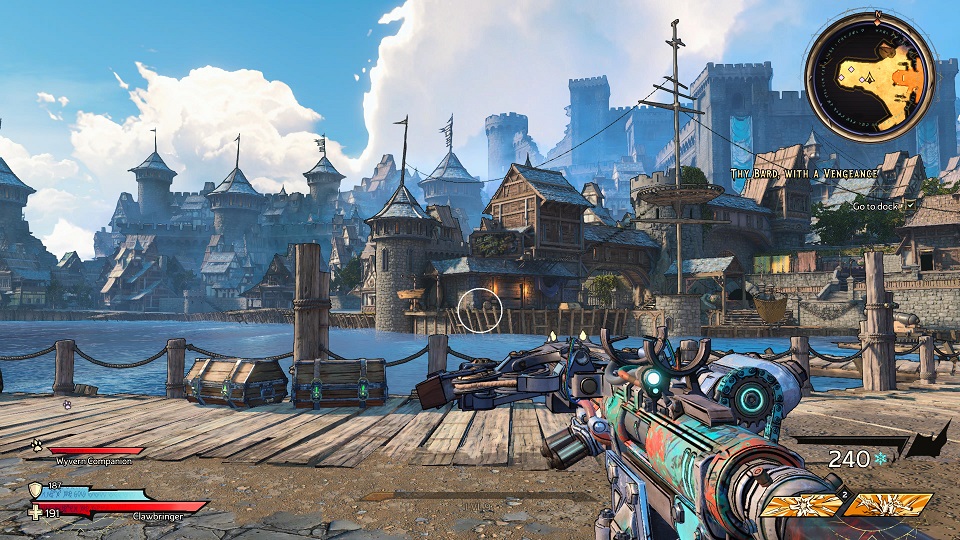
Task: Click the north compass marker on minimap
Action: 878,16
